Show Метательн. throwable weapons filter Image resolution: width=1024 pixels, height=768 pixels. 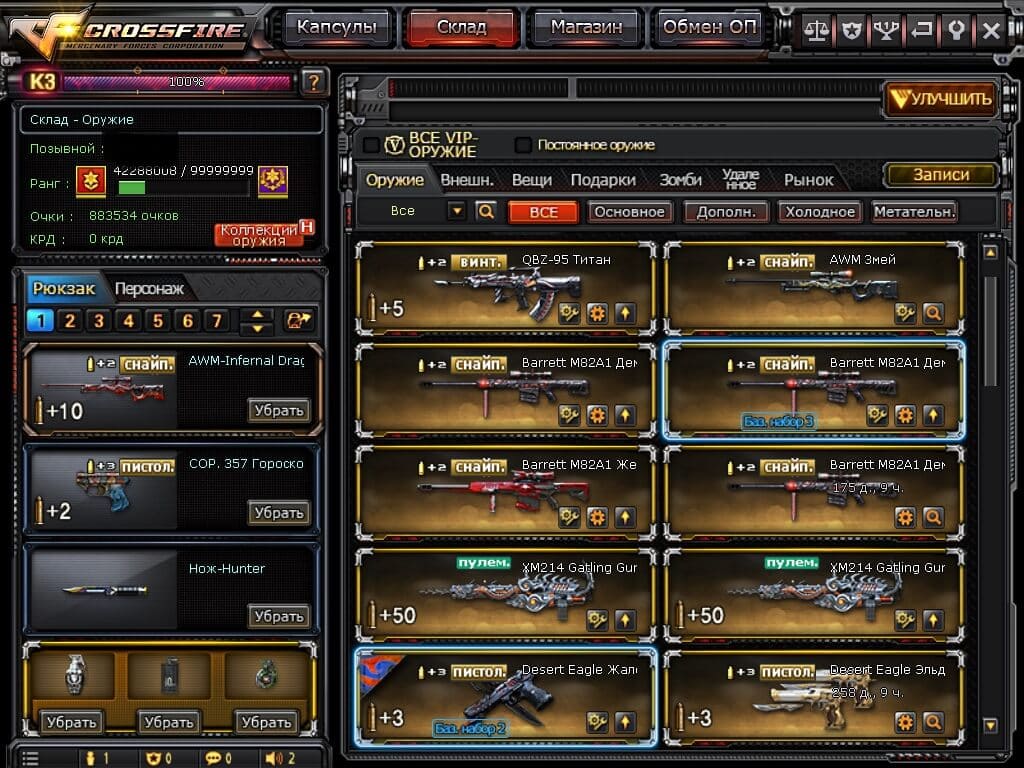pos(914,212)
